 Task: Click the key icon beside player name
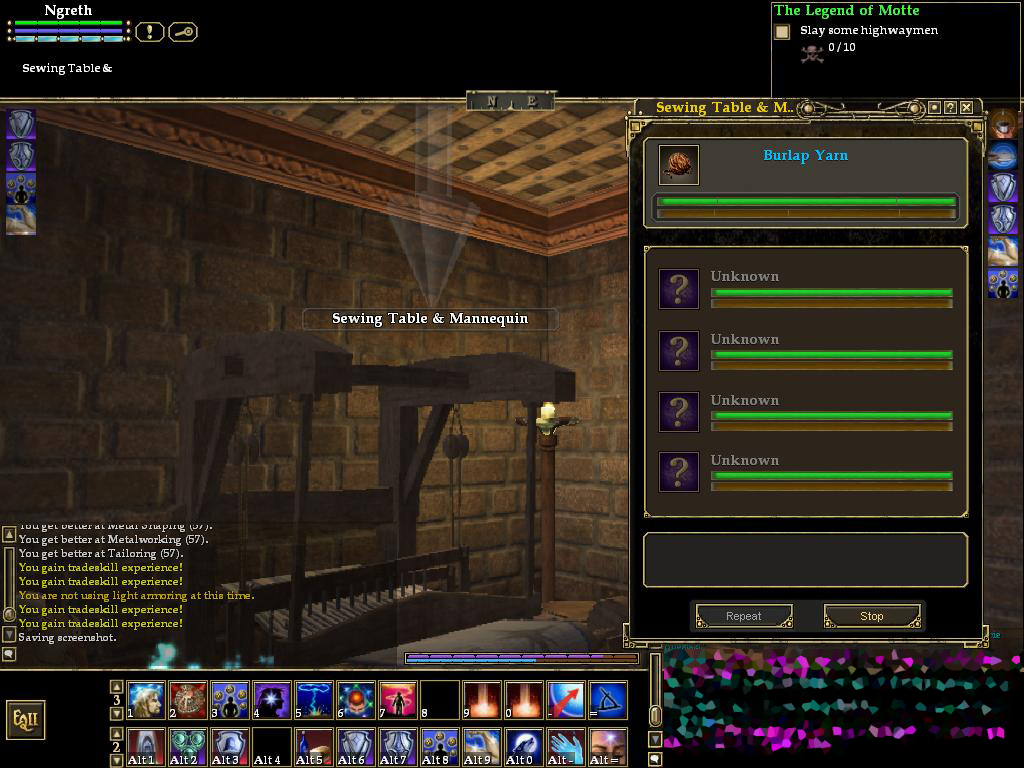tap(182, 32)
